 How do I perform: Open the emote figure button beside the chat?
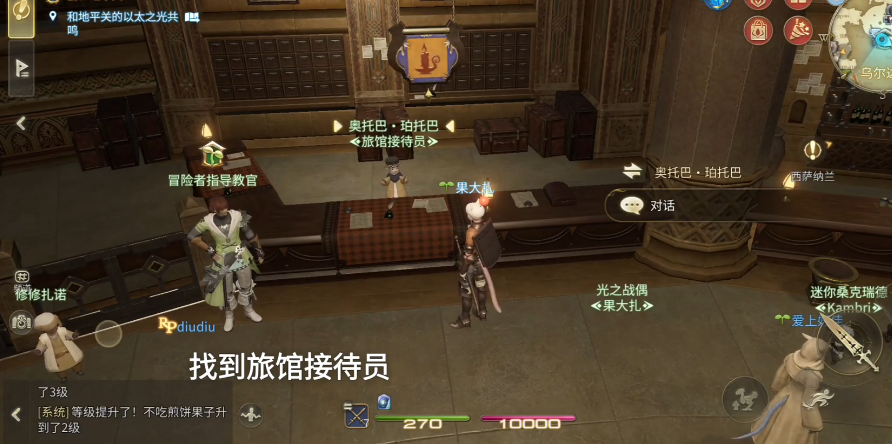click(x=251, y=413)
